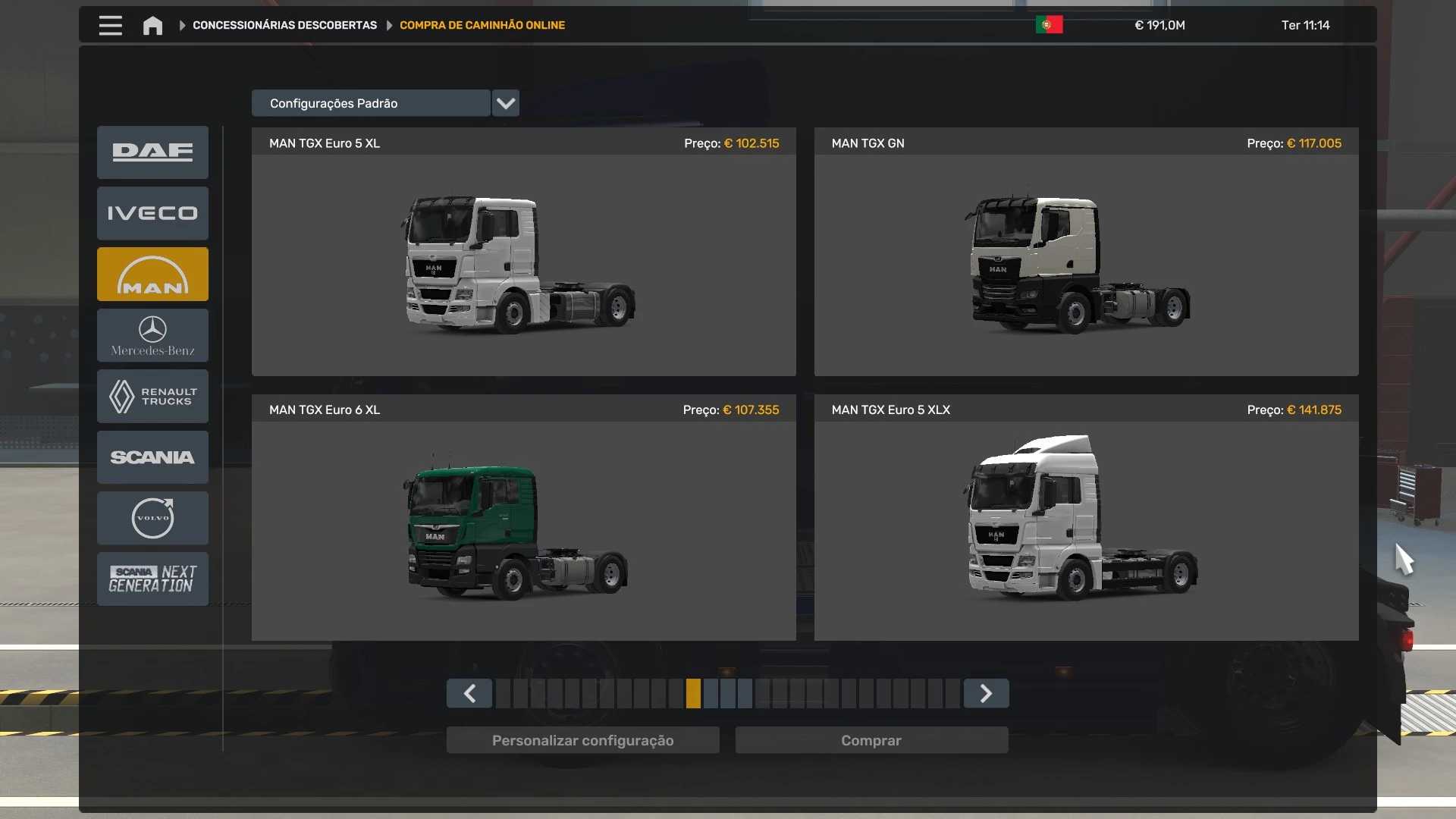Show Mercedes-Benz trucks
The height and width of the screenshot is (819, 1456).
click(x=152, y=335)
